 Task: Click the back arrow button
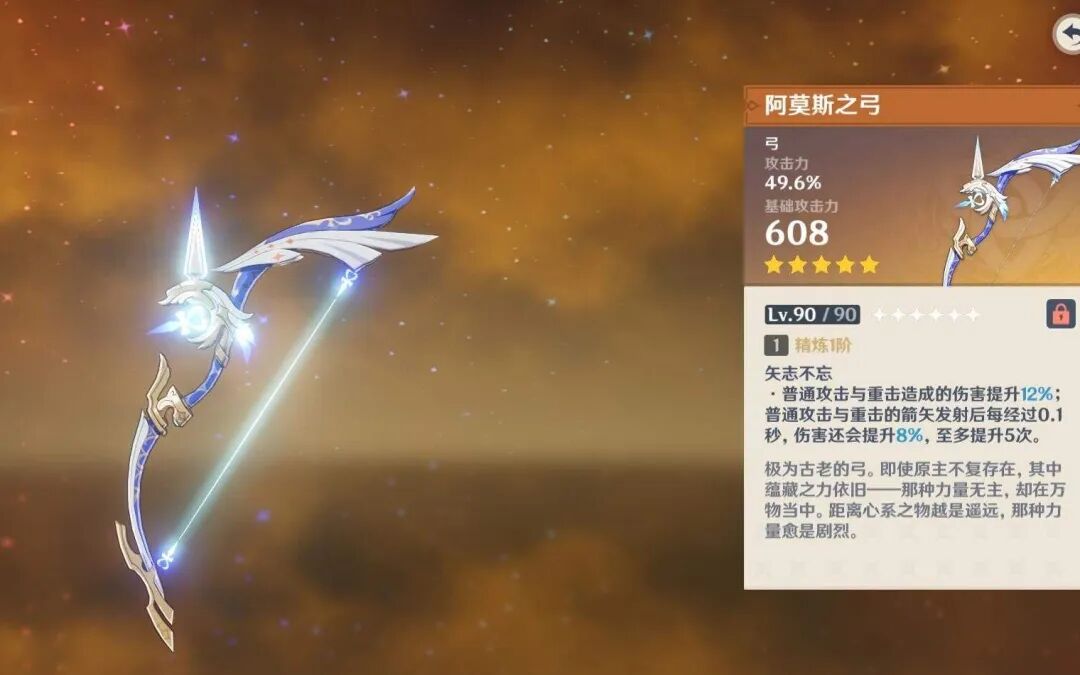[1068, 33]
